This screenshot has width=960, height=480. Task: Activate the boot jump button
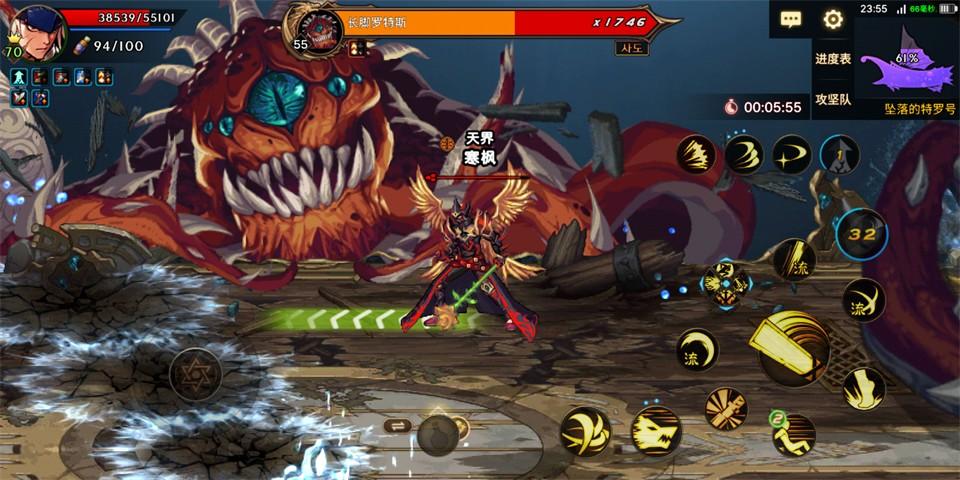coord(863,388)
